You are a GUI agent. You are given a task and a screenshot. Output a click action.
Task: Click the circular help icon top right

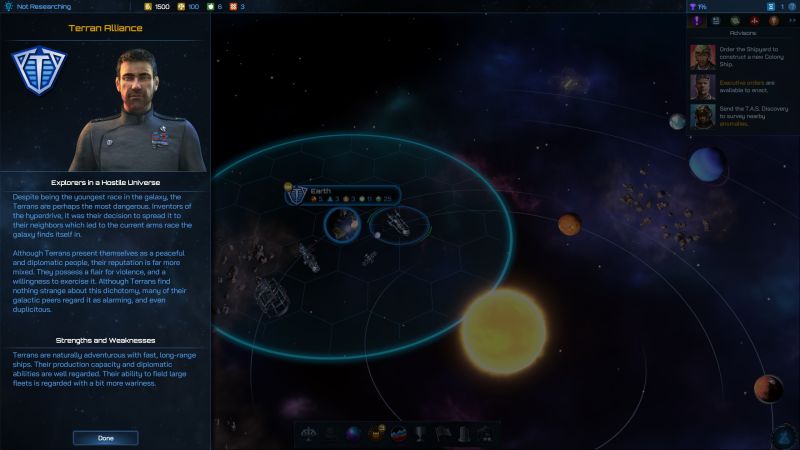coord(791,6)
